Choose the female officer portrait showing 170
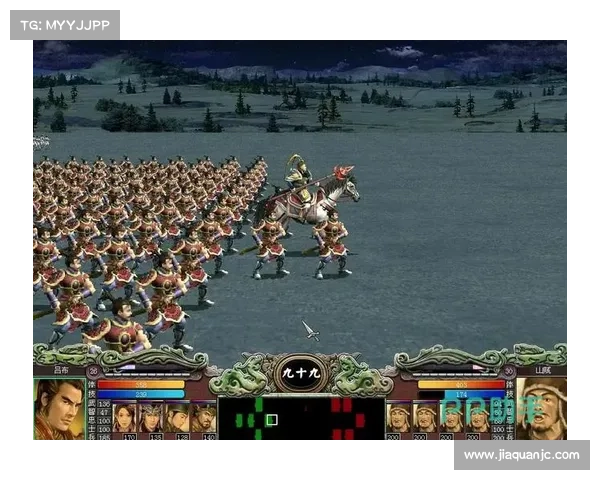Viewport: 600px width, 480px height. point(125,415)
